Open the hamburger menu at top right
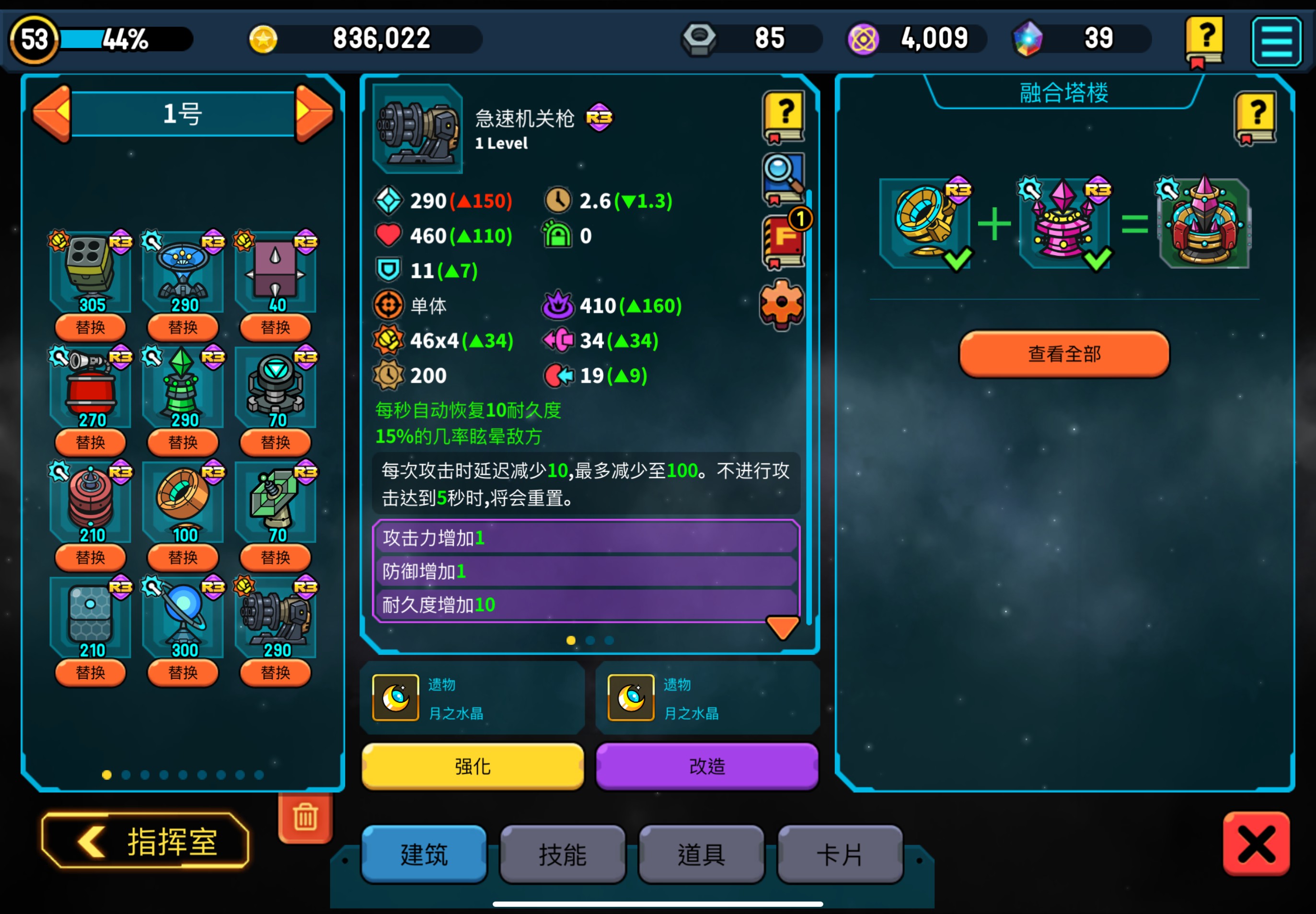 (1277, 41)
